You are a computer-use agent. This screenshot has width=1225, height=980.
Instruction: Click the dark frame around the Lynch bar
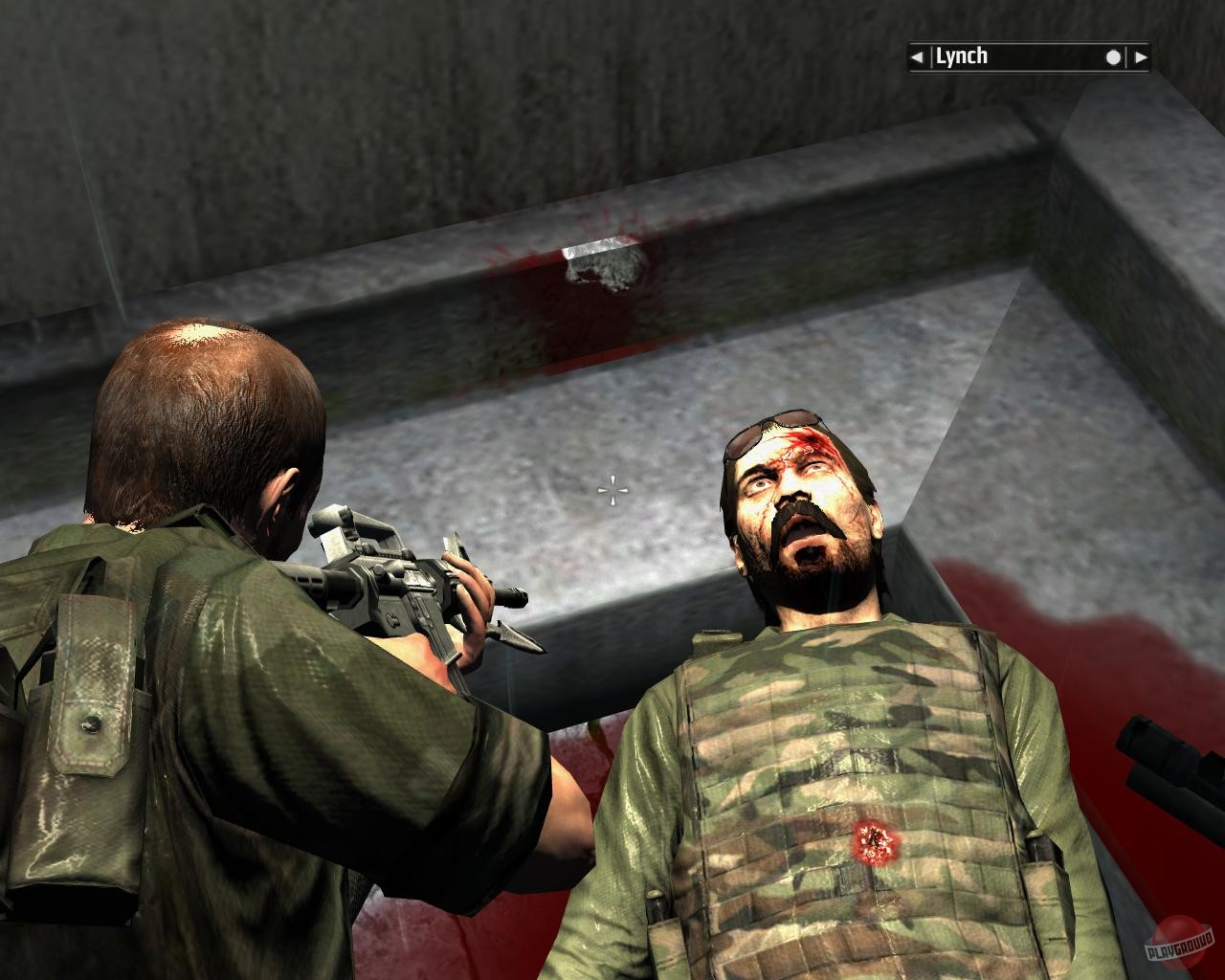pos(1029,42)
